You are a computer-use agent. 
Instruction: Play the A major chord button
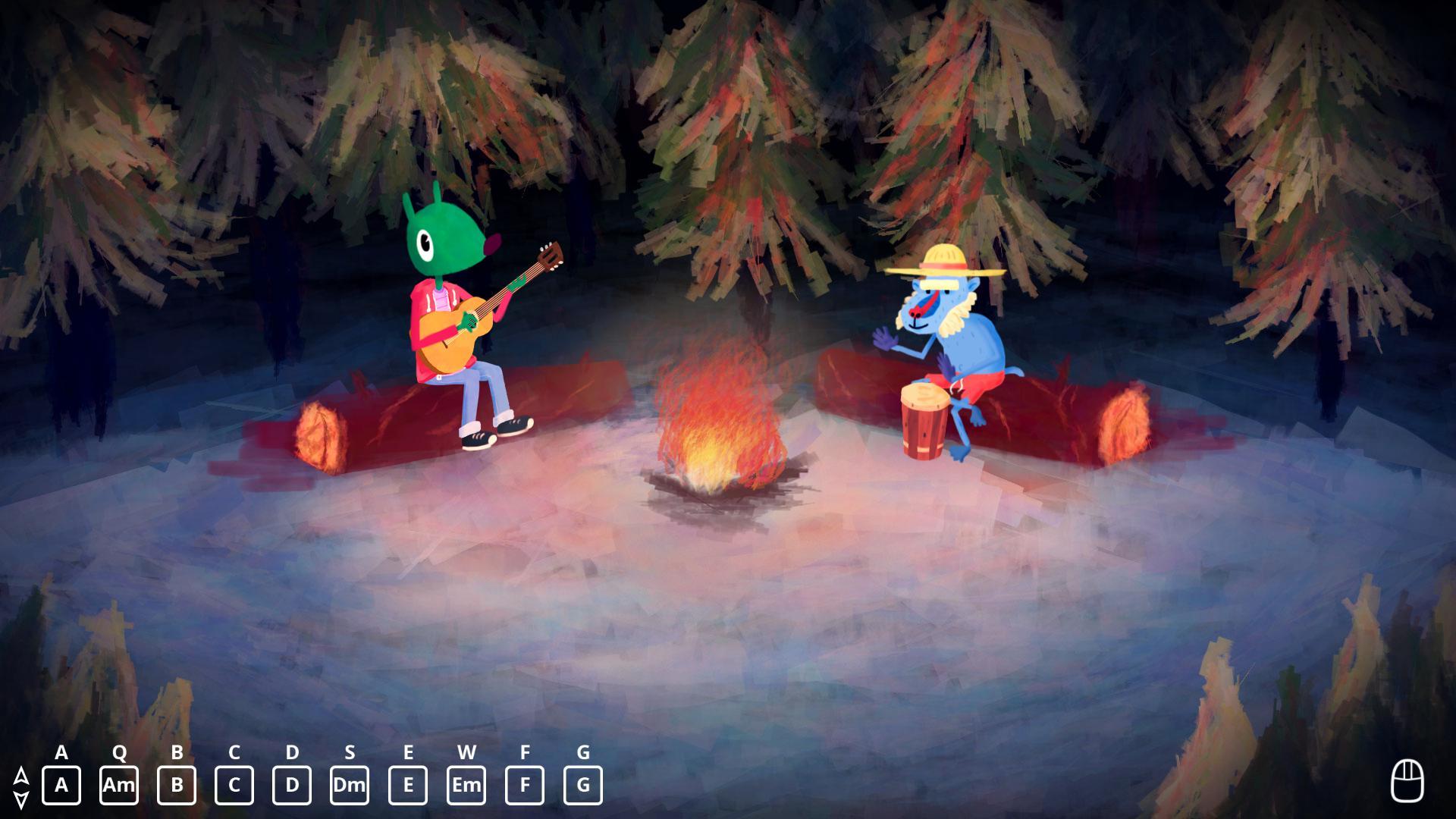click(61, 785)
